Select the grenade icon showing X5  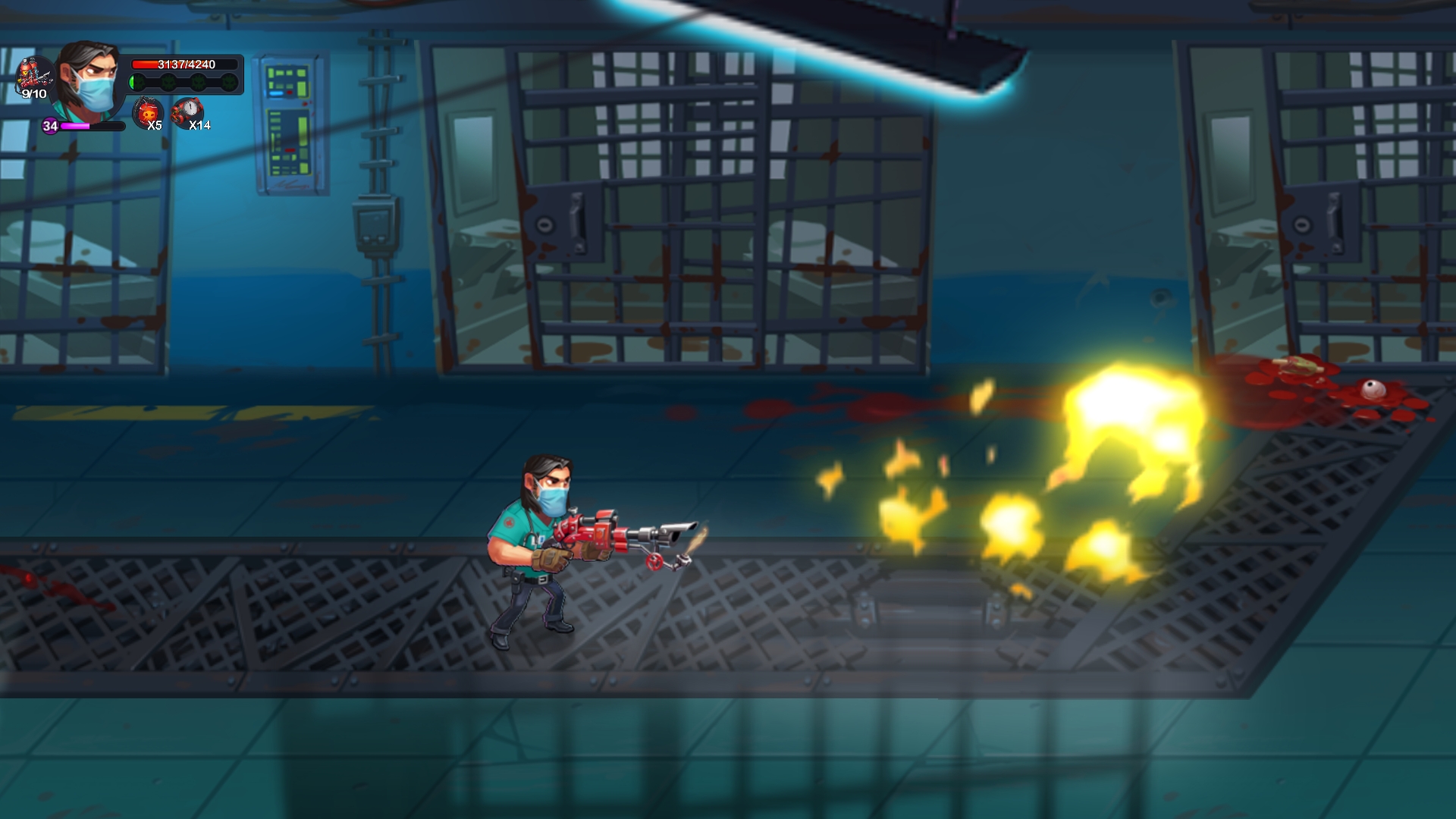(x=146, y=113)
